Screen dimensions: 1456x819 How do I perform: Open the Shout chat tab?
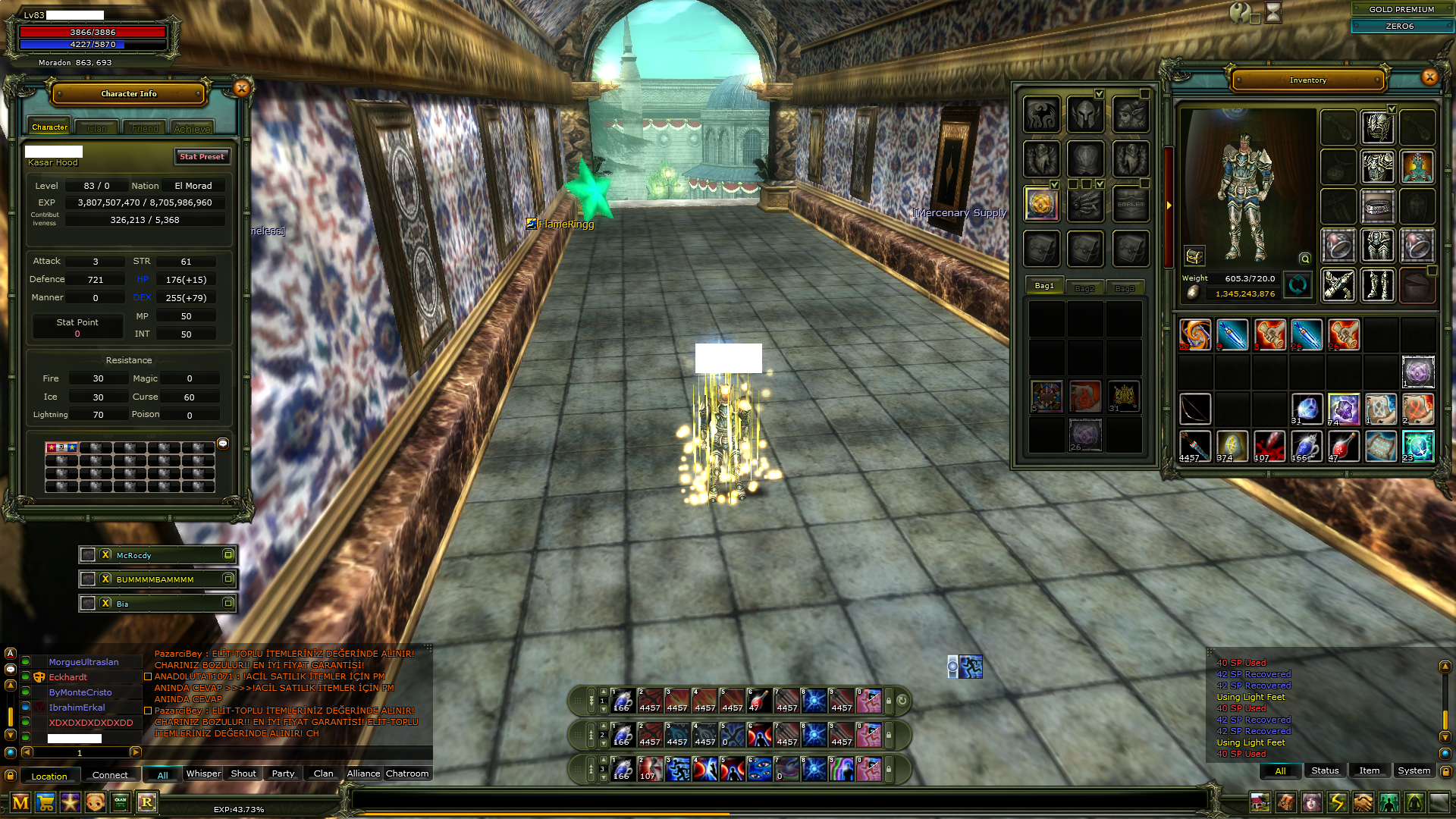coord(243,773)
